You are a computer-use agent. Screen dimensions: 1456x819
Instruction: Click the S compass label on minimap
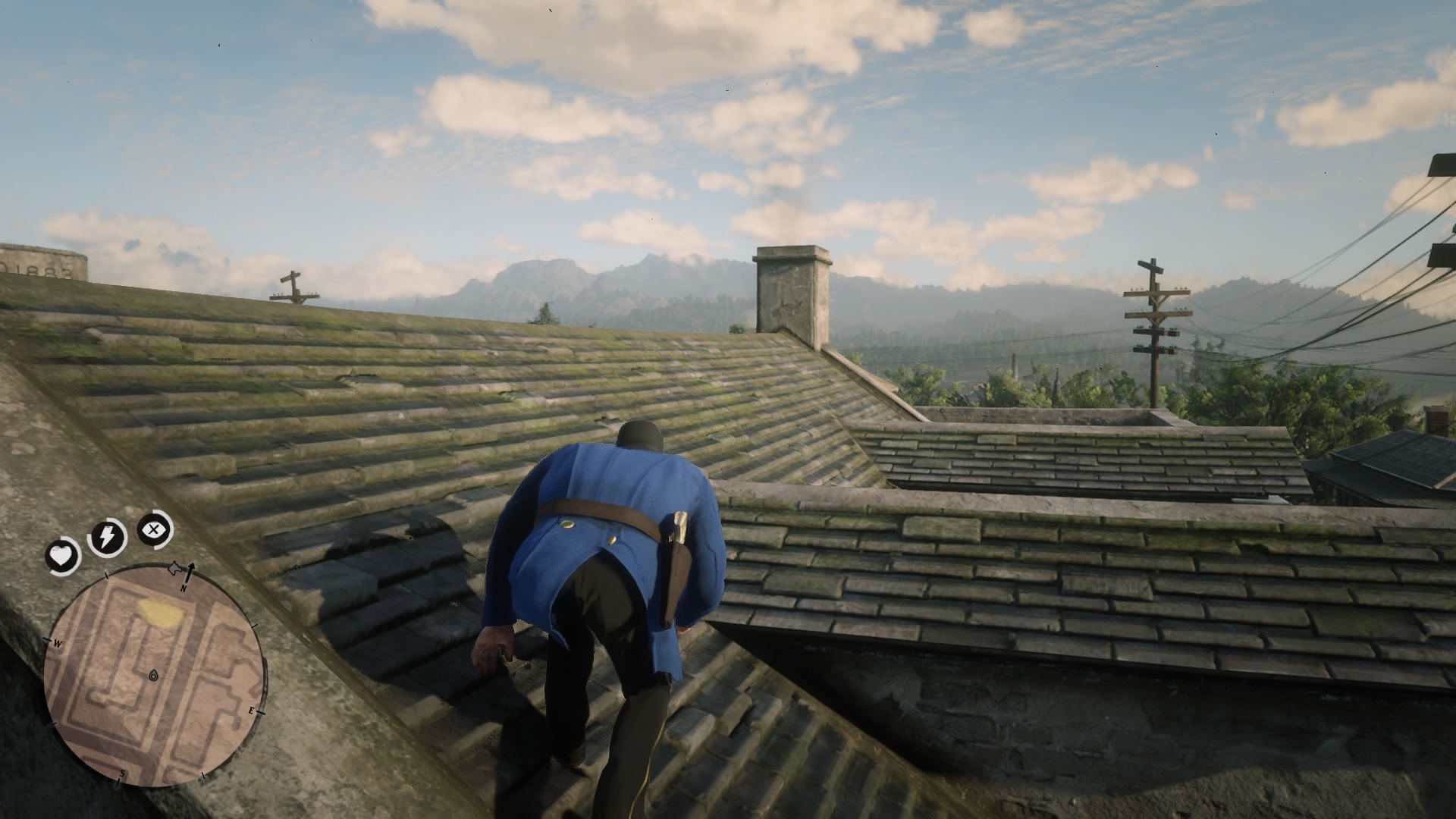coord(123,772)
